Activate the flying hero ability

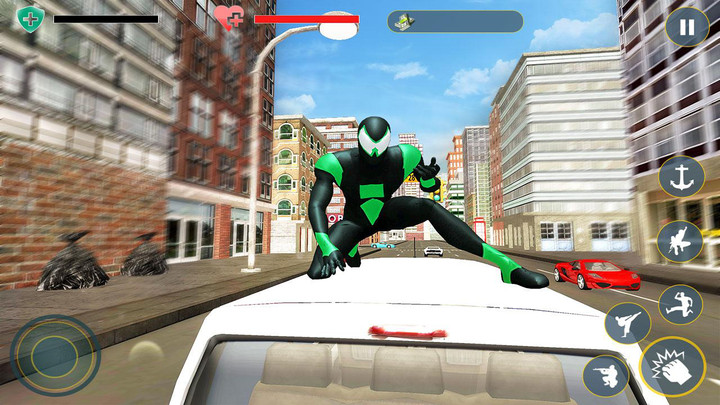tap(679, 241)
